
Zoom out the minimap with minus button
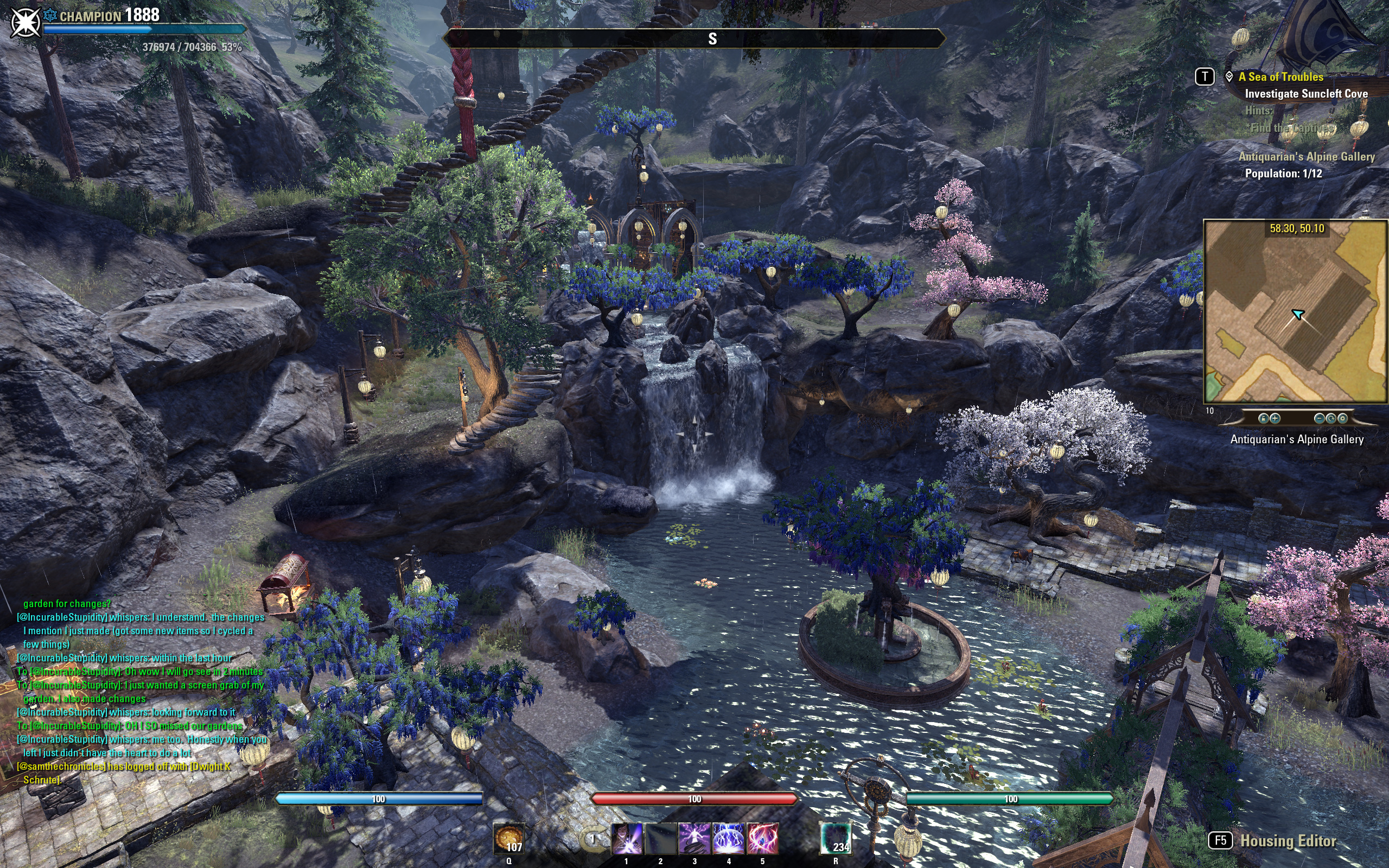pyautogui.click(x=1319, y=418)
